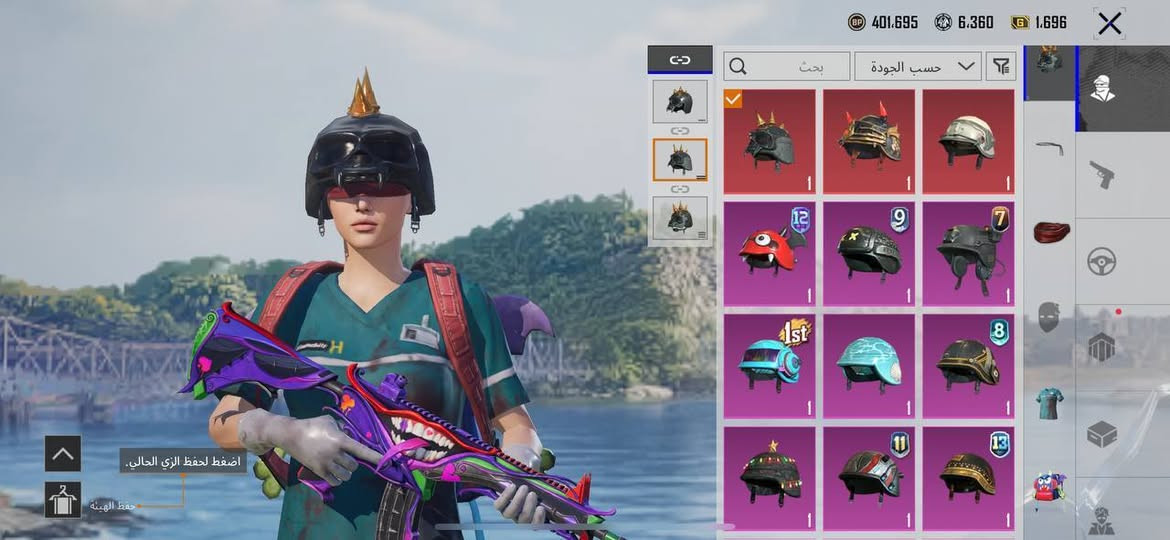Select the helmet with the 1st badge
The height and width of the screenshot is (540, 1170).
(x=769, y=366)
